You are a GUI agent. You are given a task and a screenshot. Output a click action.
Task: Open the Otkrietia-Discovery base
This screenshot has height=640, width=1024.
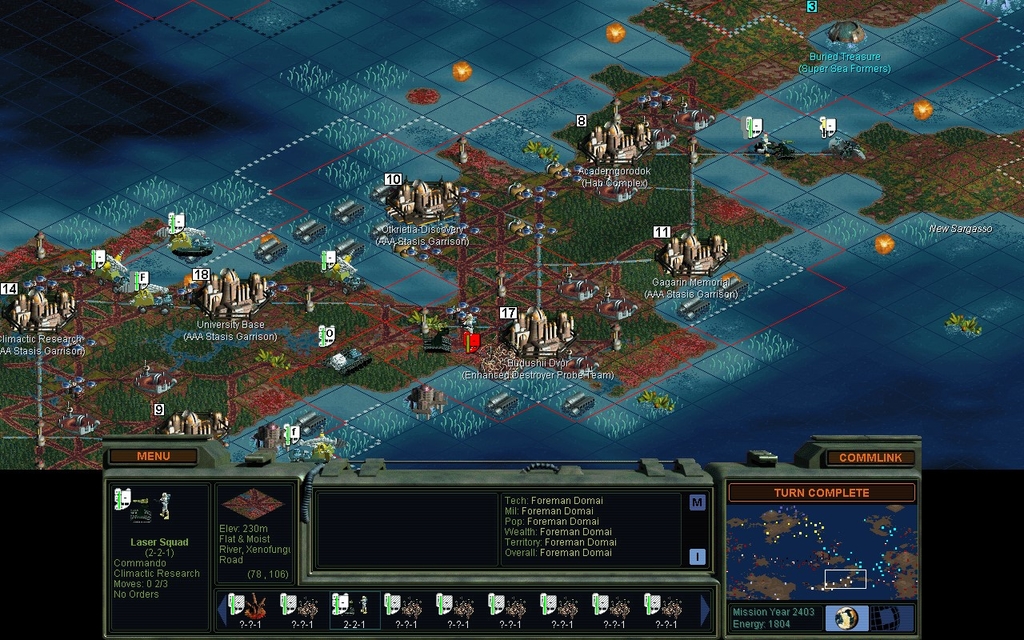[423, 200]
